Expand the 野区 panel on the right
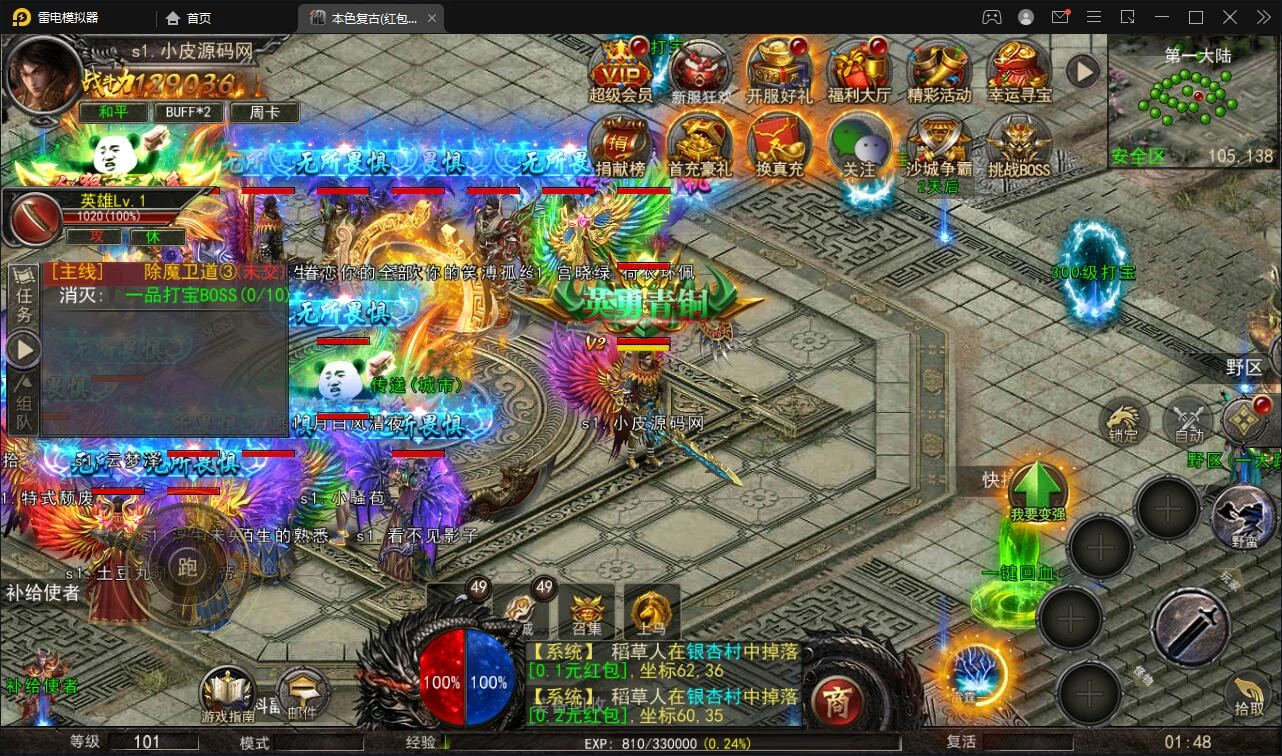Screen dimensions: 1282x756 tap(1245, 368)
